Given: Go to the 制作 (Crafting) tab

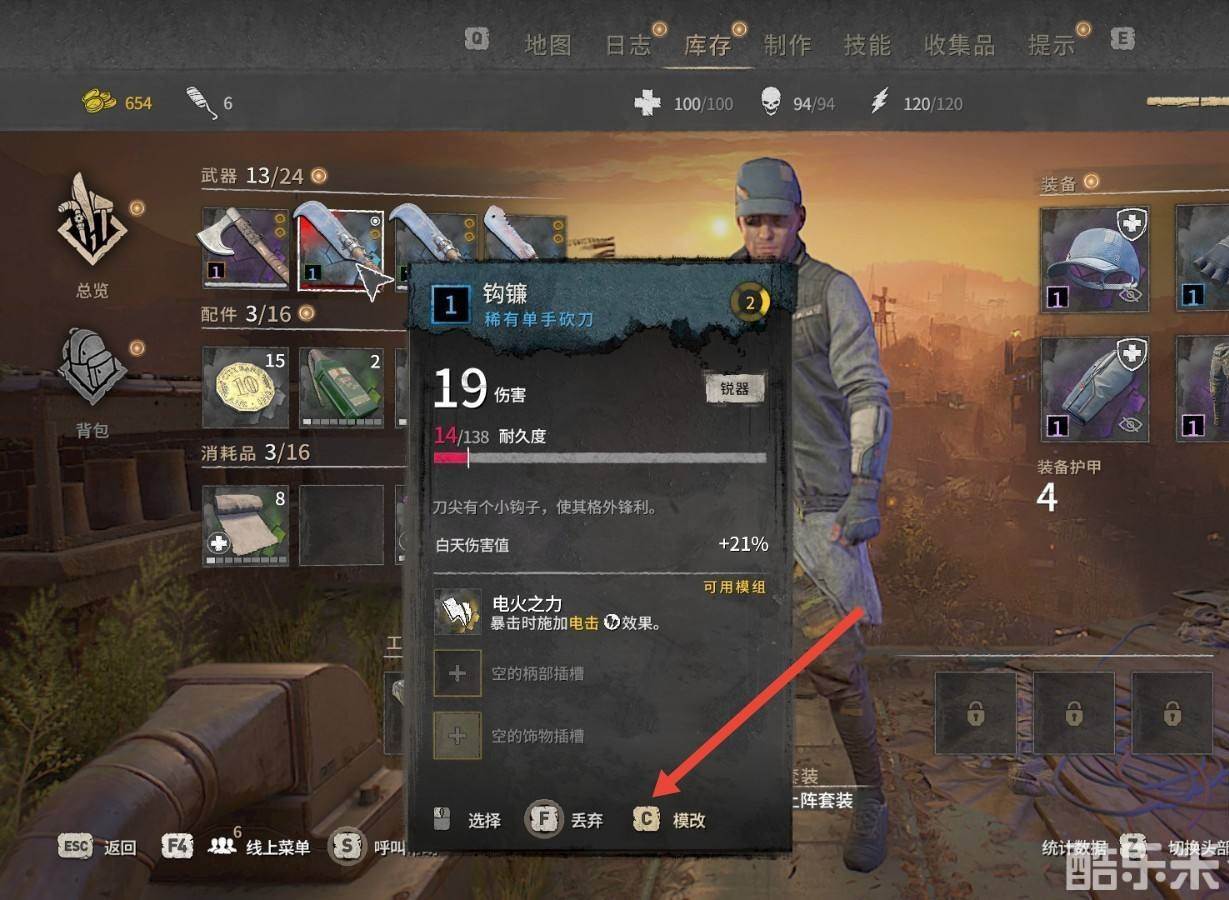Looking at the screenshot, I should (x=787, y=45).
